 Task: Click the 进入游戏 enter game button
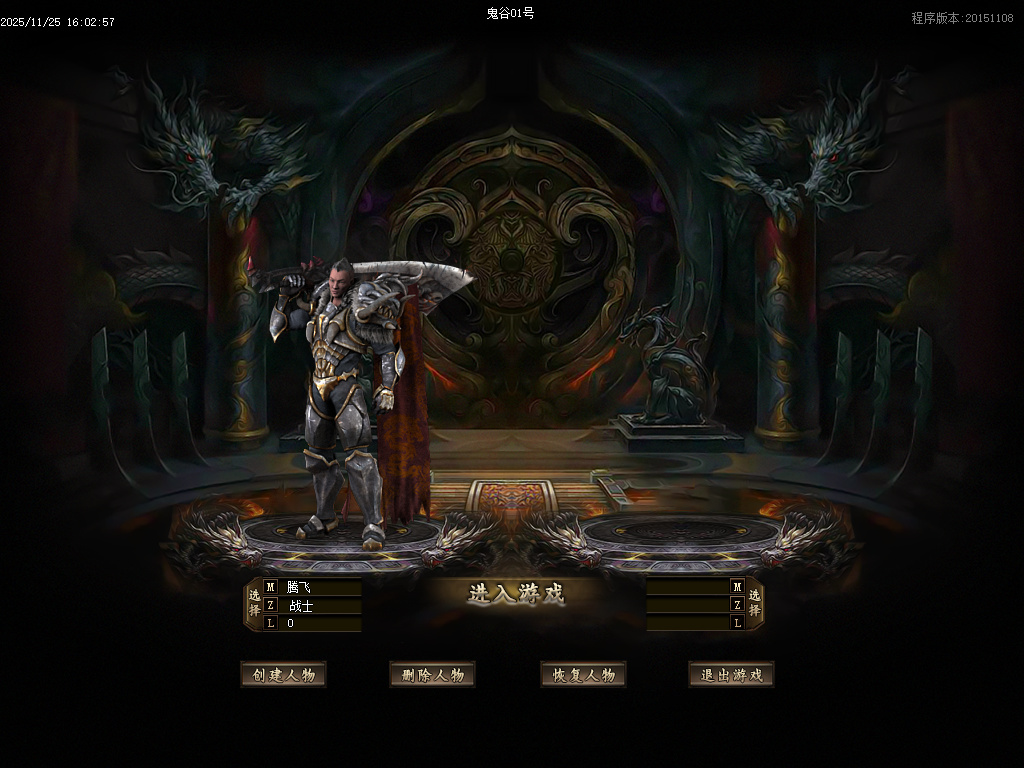pyautogui.click(x=516, y=593)
